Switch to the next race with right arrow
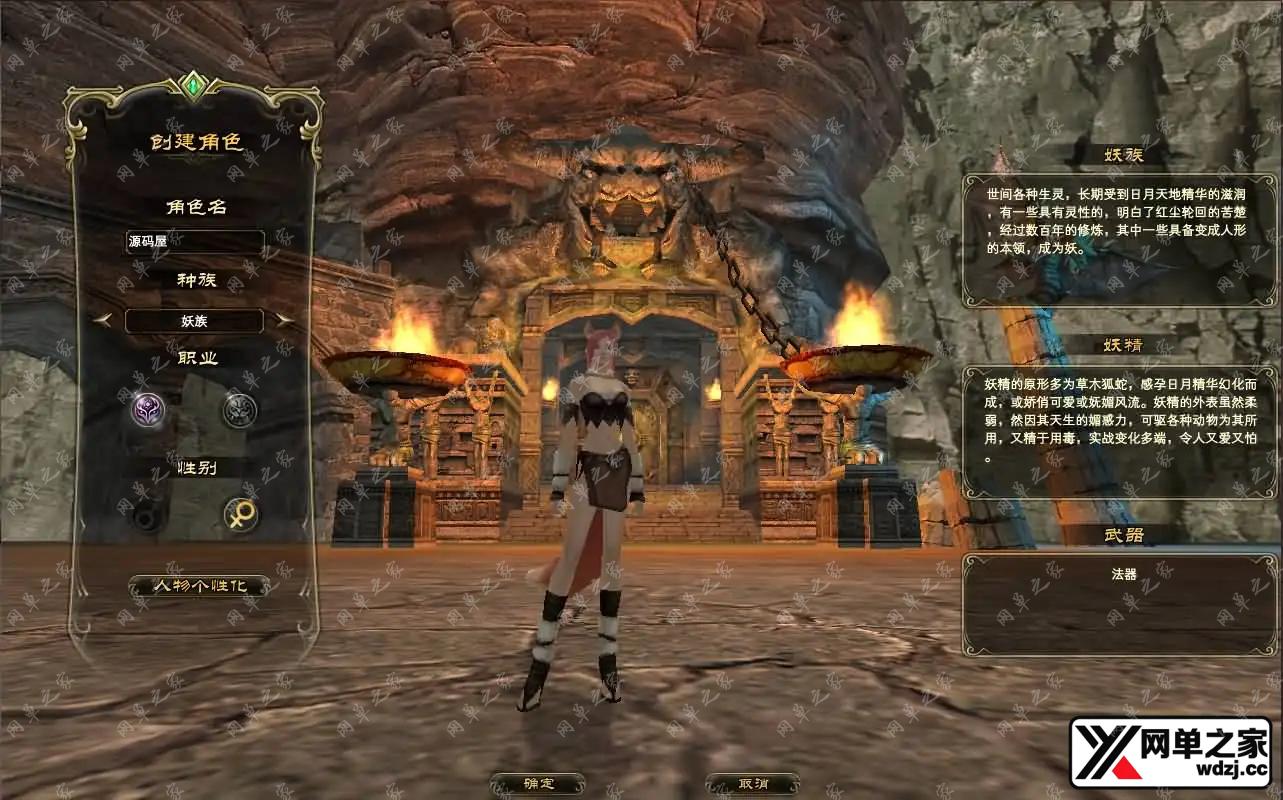The image size is (1283, 800). pos(285,320)
